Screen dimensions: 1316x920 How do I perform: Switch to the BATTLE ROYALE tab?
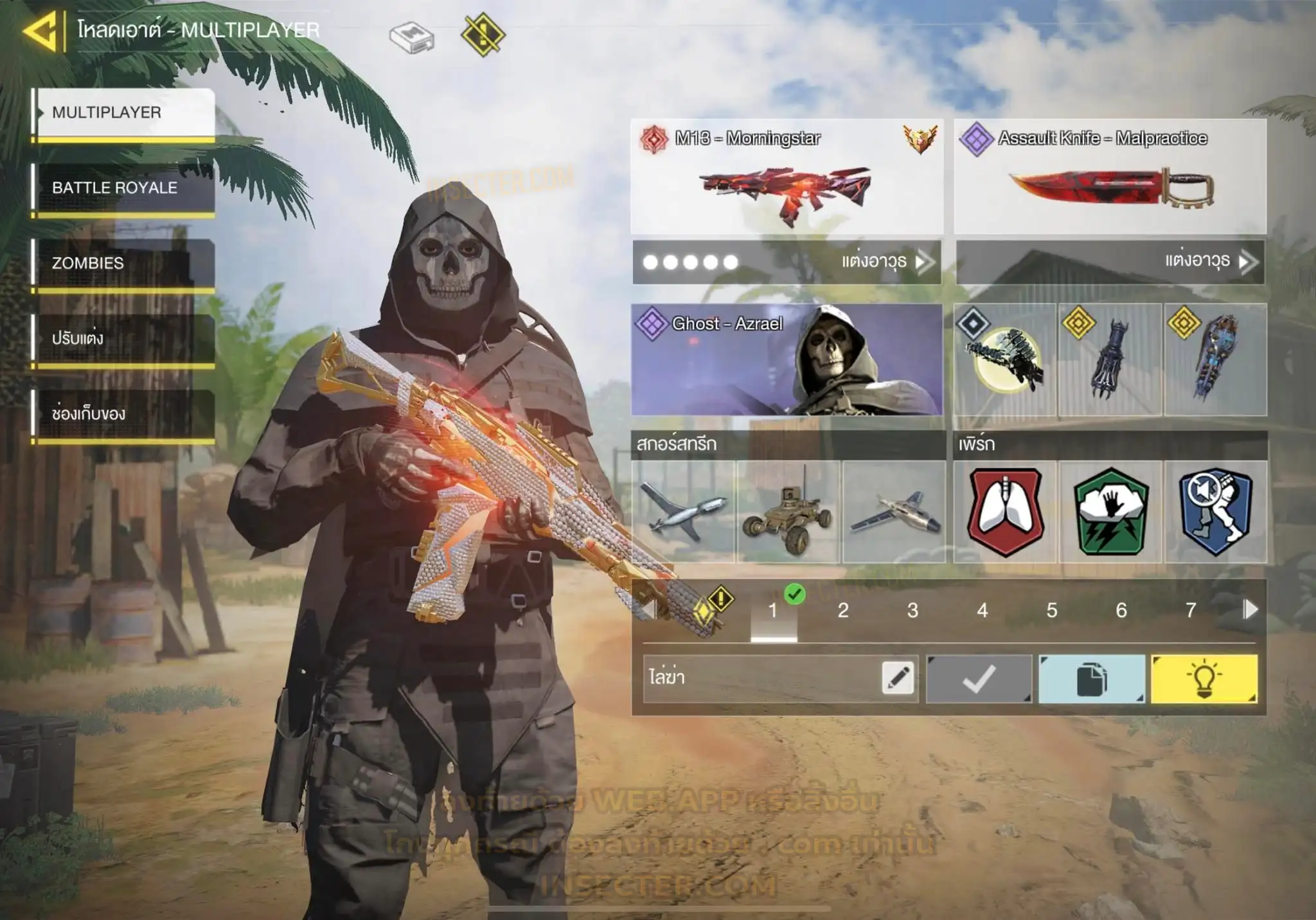(x=123, y=188)
